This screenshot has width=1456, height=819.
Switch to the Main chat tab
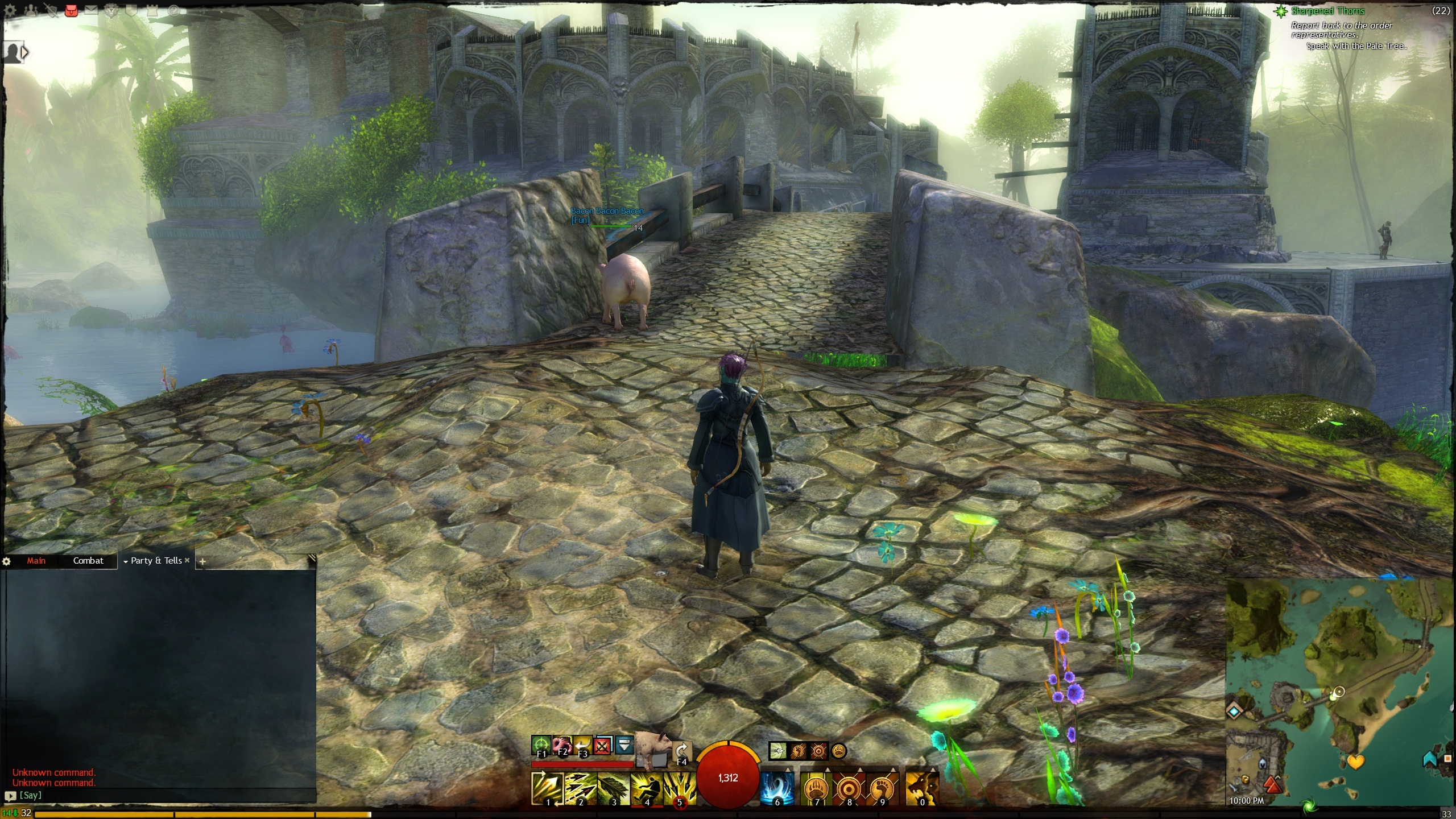(x=36, y=561)
